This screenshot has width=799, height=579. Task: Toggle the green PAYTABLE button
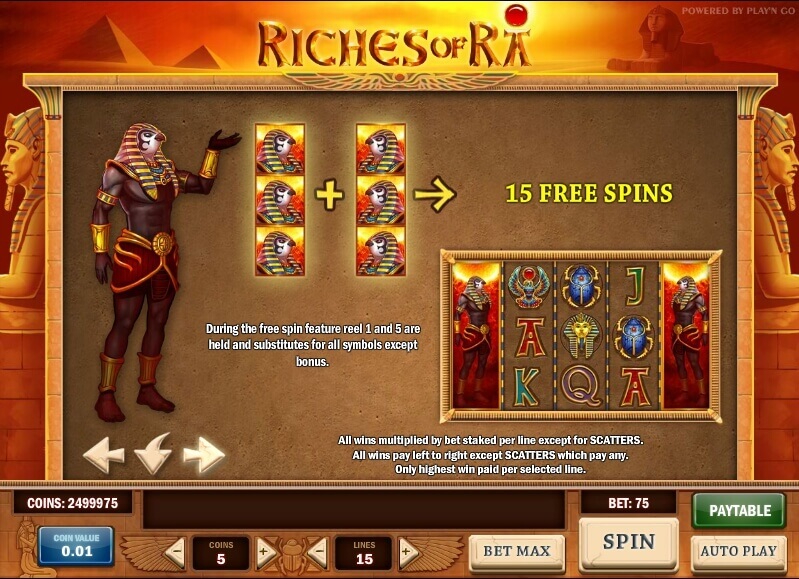[x=739, y=510]
